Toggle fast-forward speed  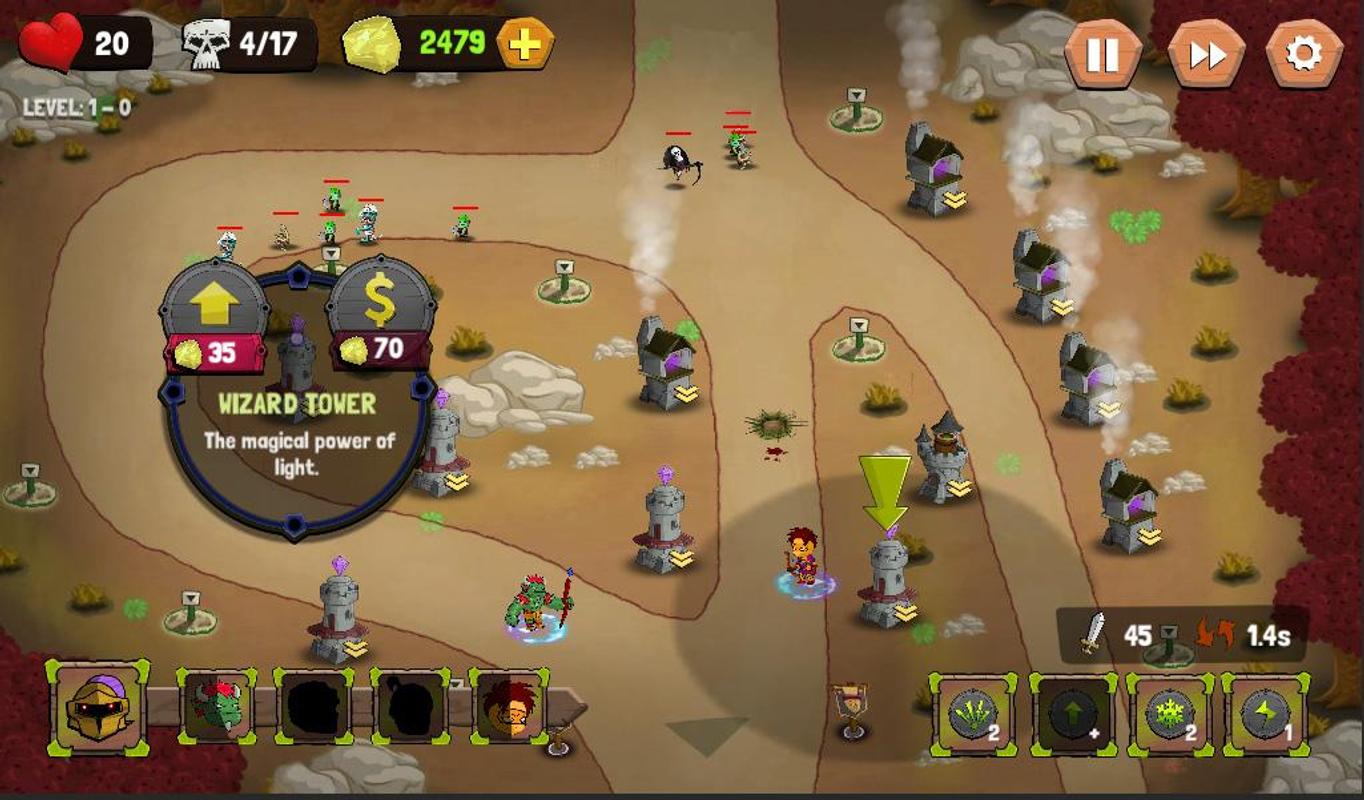(x=1206, y=54)
